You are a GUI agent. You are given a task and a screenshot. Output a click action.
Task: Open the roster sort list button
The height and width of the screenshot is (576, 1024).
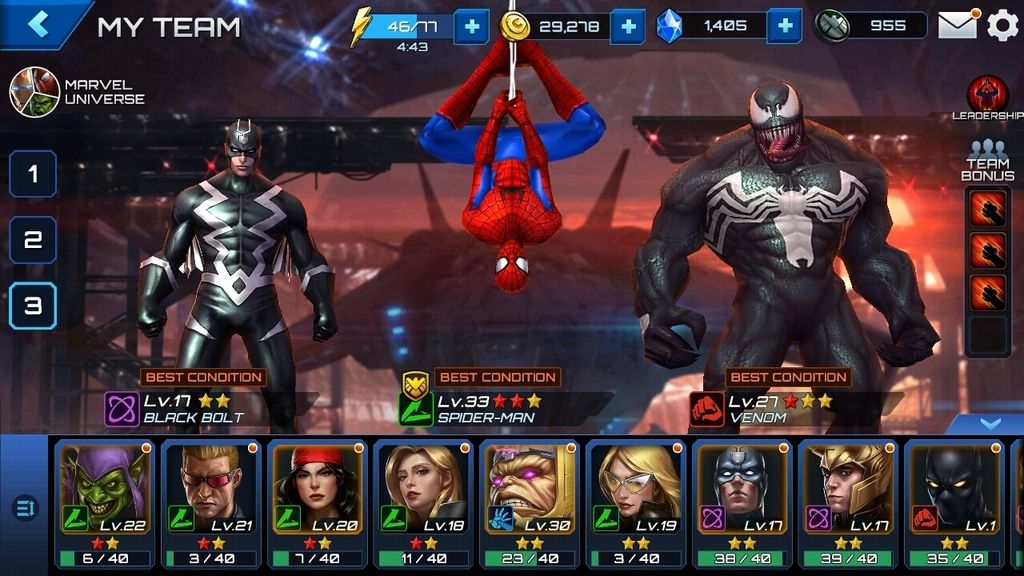pyautogui.click(x=25, y=508)
